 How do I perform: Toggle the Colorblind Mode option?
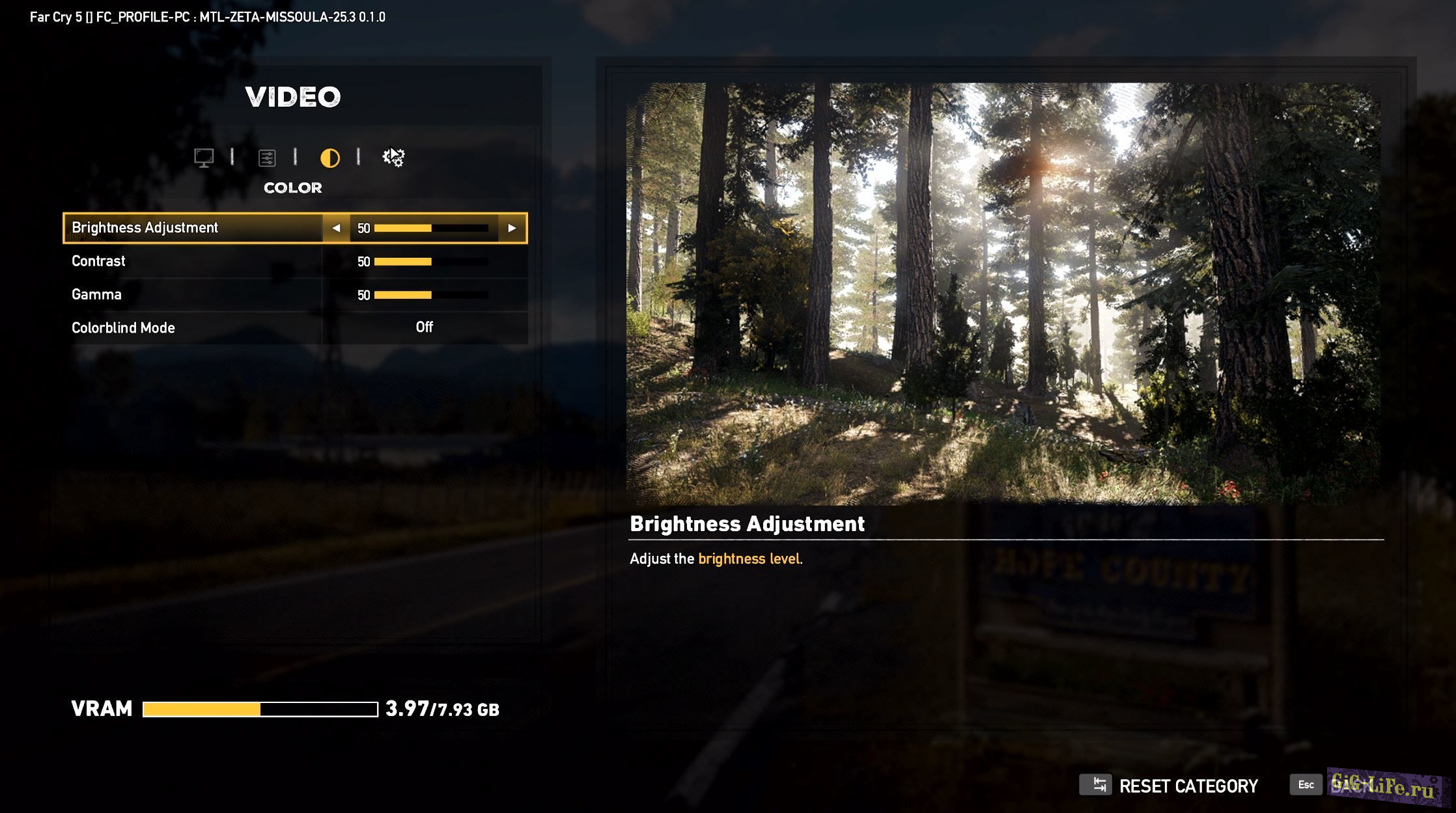(424, 327)
